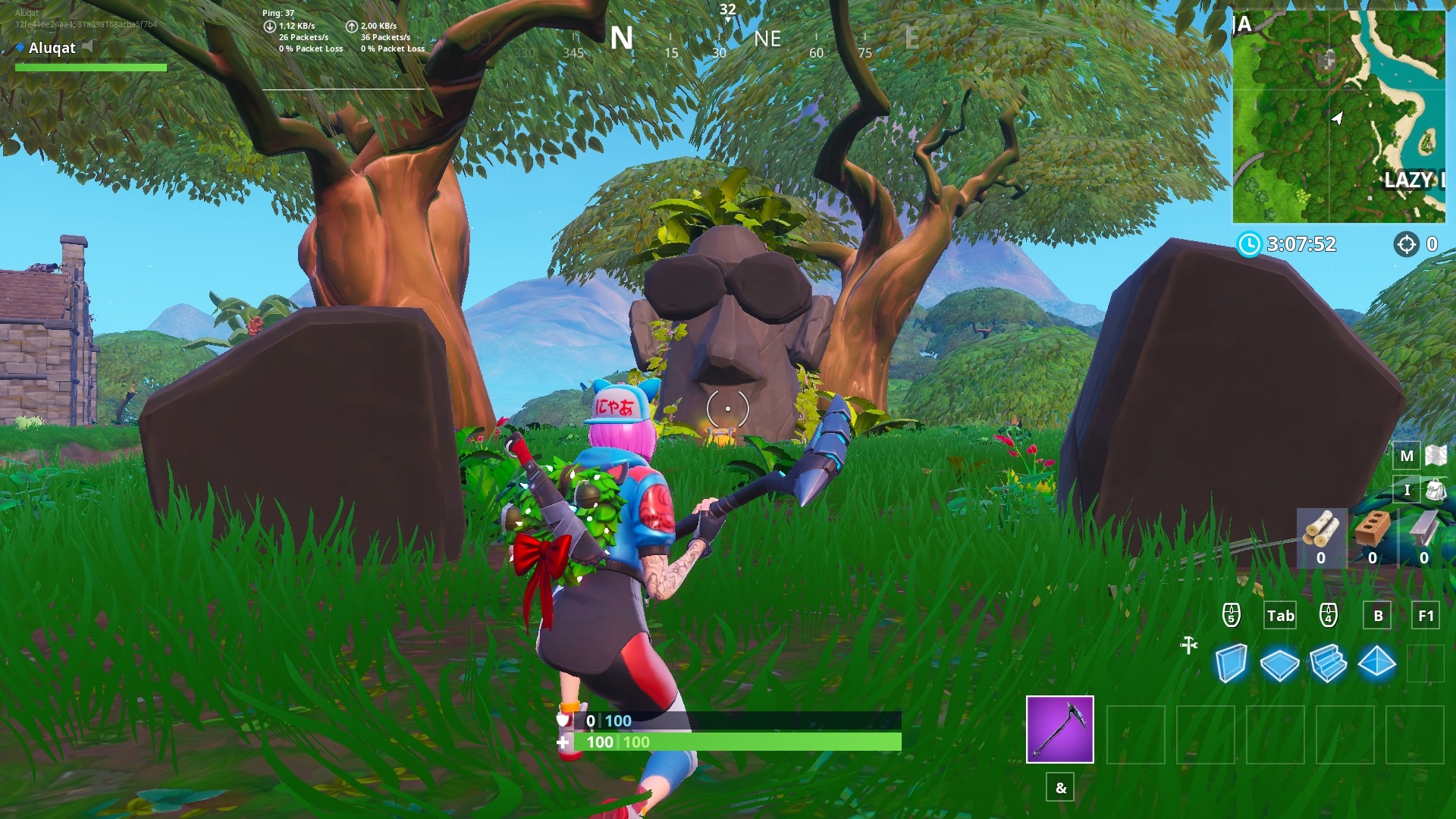The width and height of the screenshot is (1456, 819).
Task: Click the F1 hotkey label
Action: click(x=1424, y=616)
